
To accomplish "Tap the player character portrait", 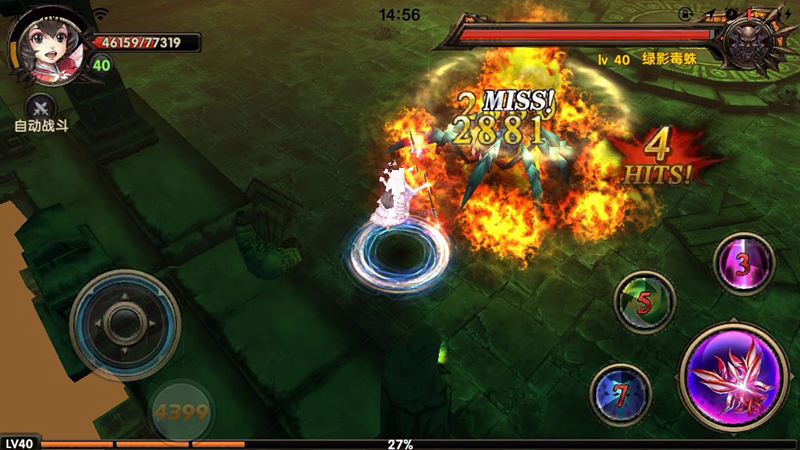I will tap(38, 48).
